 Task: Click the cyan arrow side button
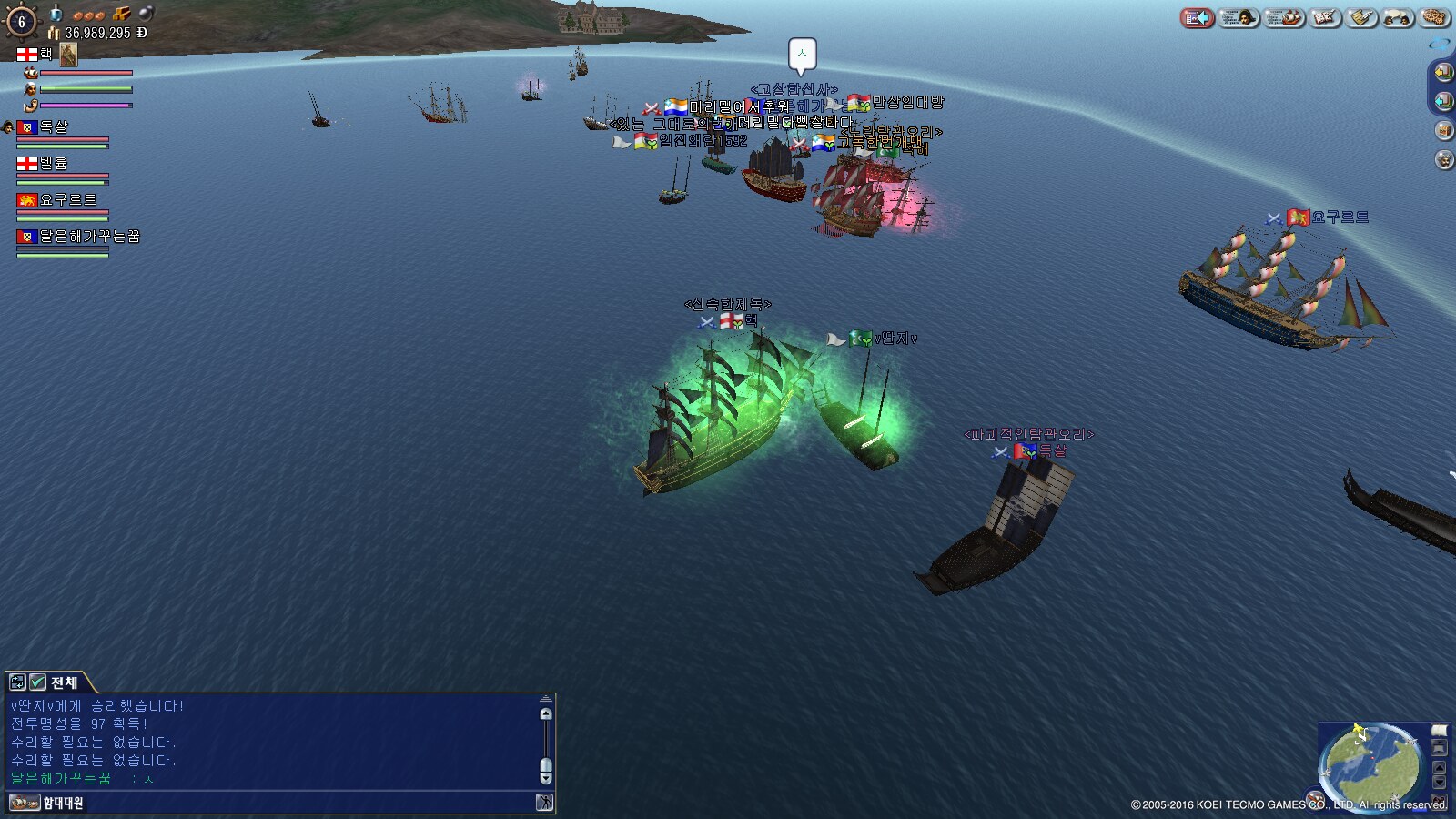click(1443, 101)
